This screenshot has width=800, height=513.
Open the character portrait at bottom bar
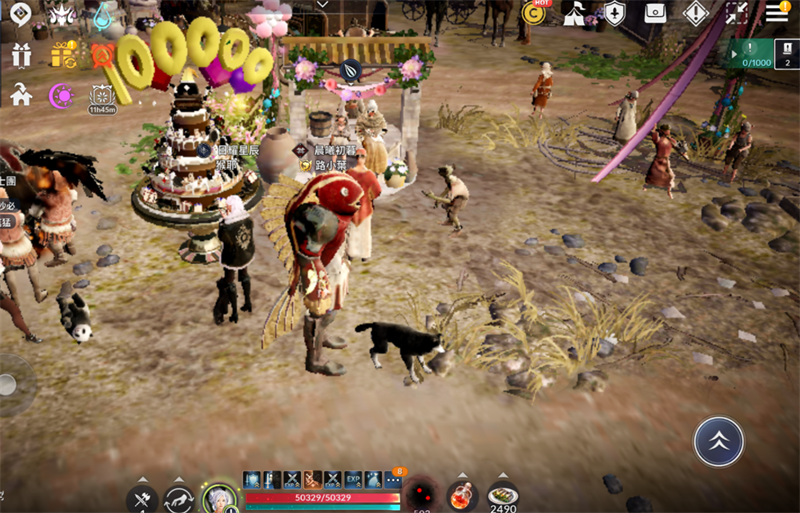click(x=219, y=497)
